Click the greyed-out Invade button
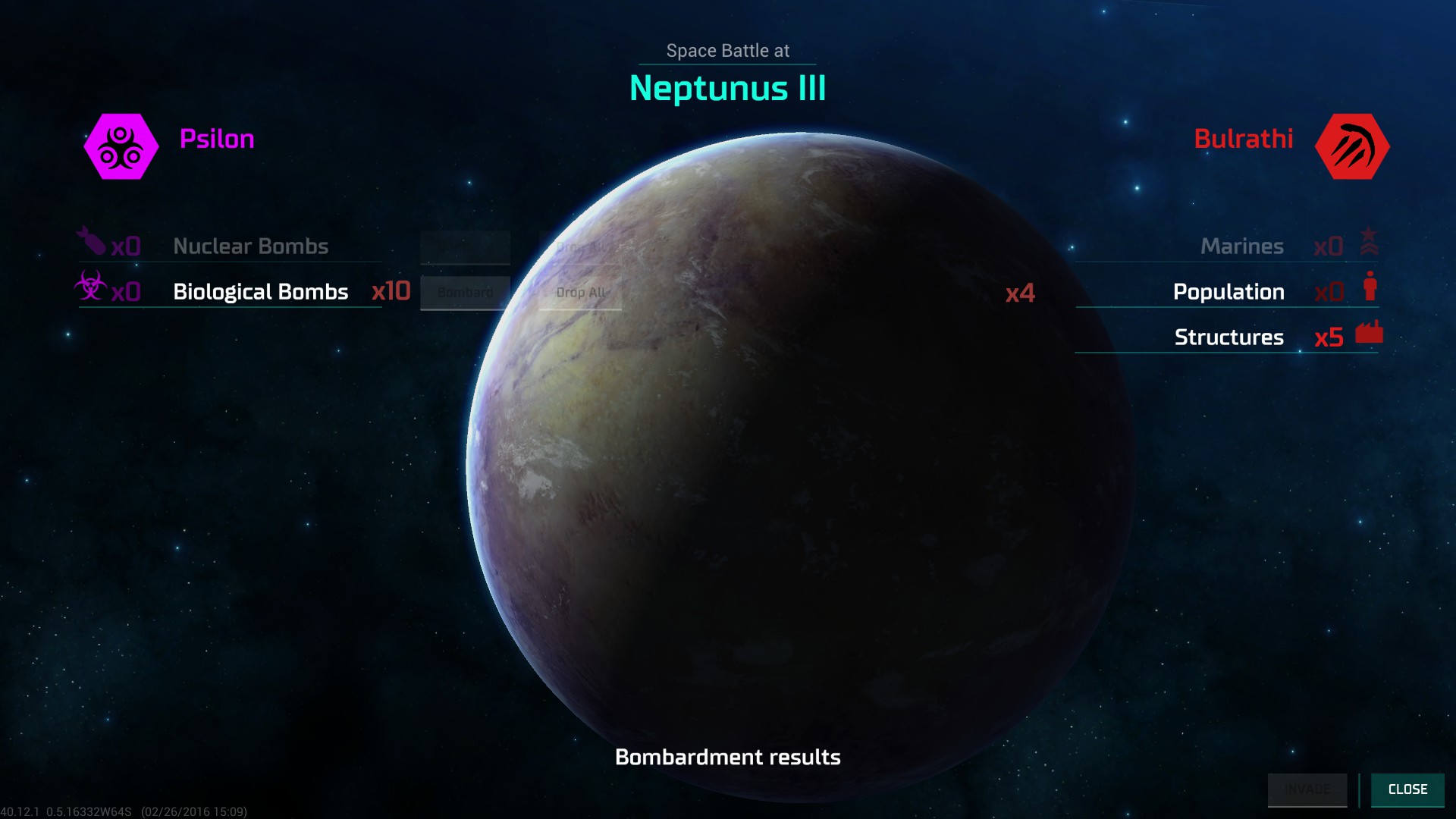1456x819 pixels. 1307,789
